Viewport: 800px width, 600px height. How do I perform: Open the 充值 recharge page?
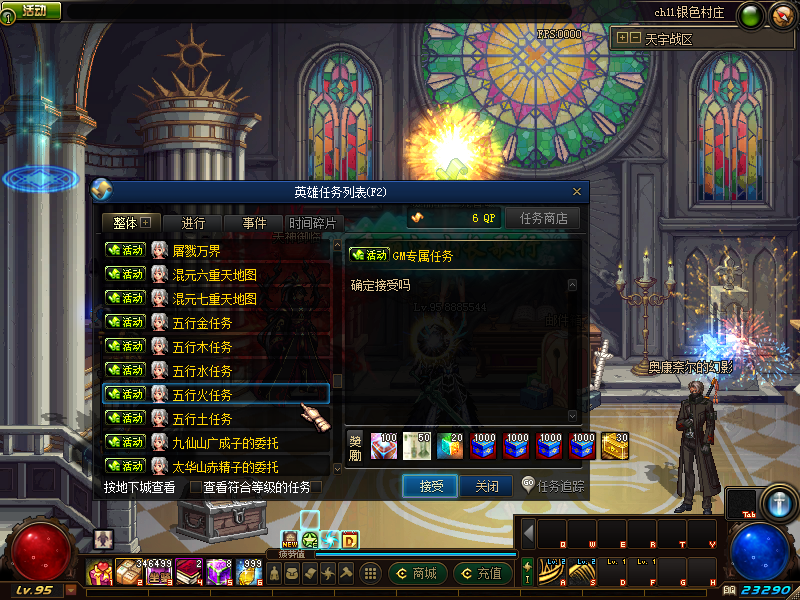[x=483, y=573]
